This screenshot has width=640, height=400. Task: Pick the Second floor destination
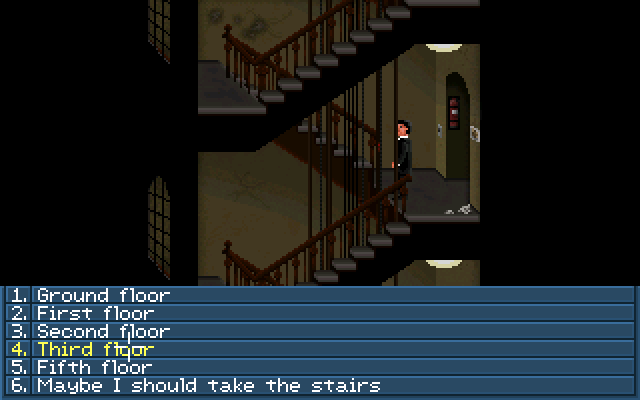pyautogui.click(x=103, y=331)
